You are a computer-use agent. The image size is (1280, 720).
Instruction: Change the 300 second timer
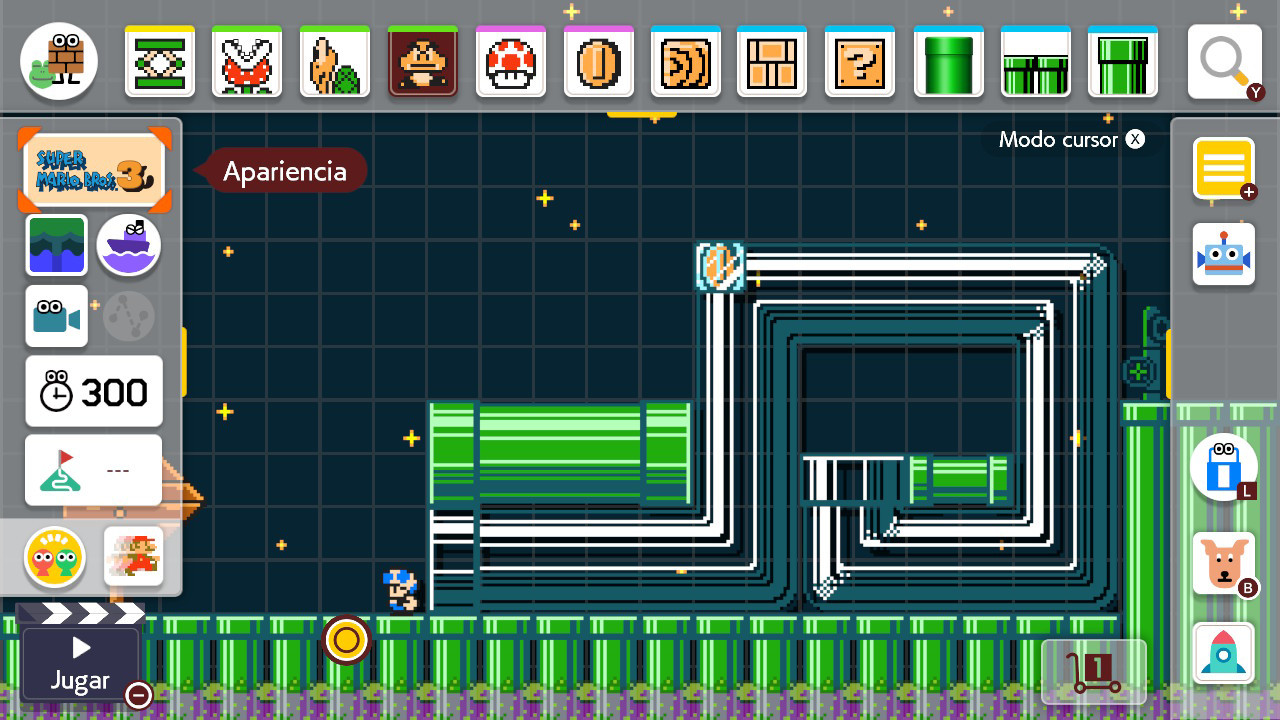point(93,391)
